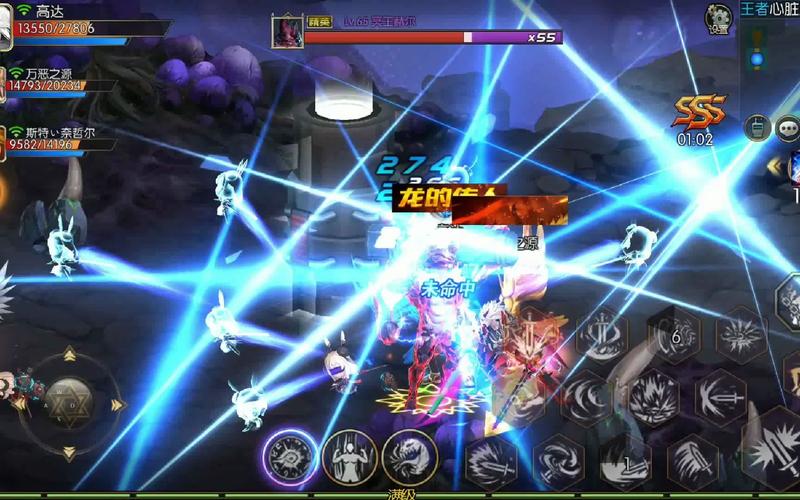Trigger the skill showing cooldown number 1

pos(625,462)
